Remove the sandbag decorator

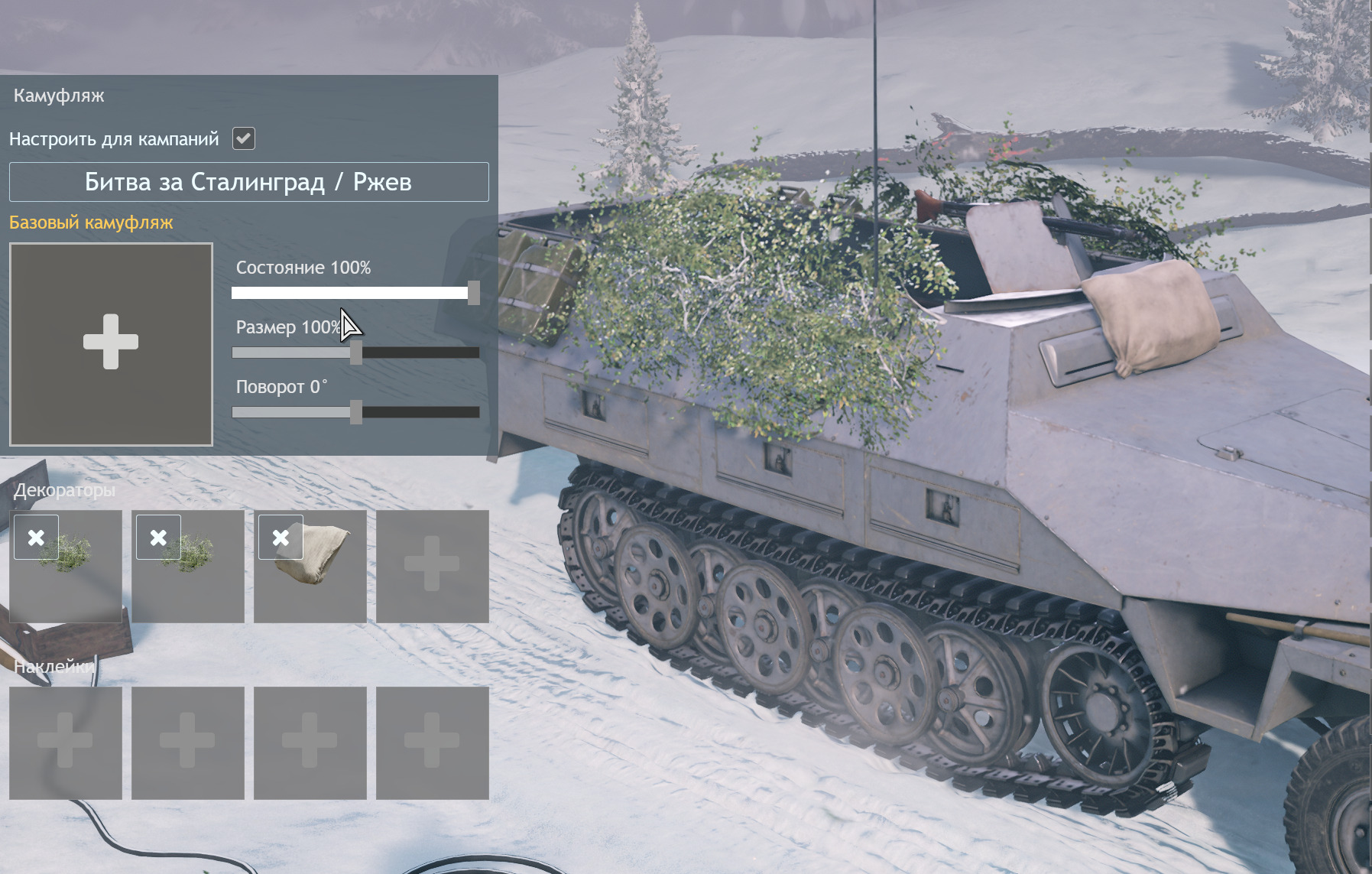point(281,538)
